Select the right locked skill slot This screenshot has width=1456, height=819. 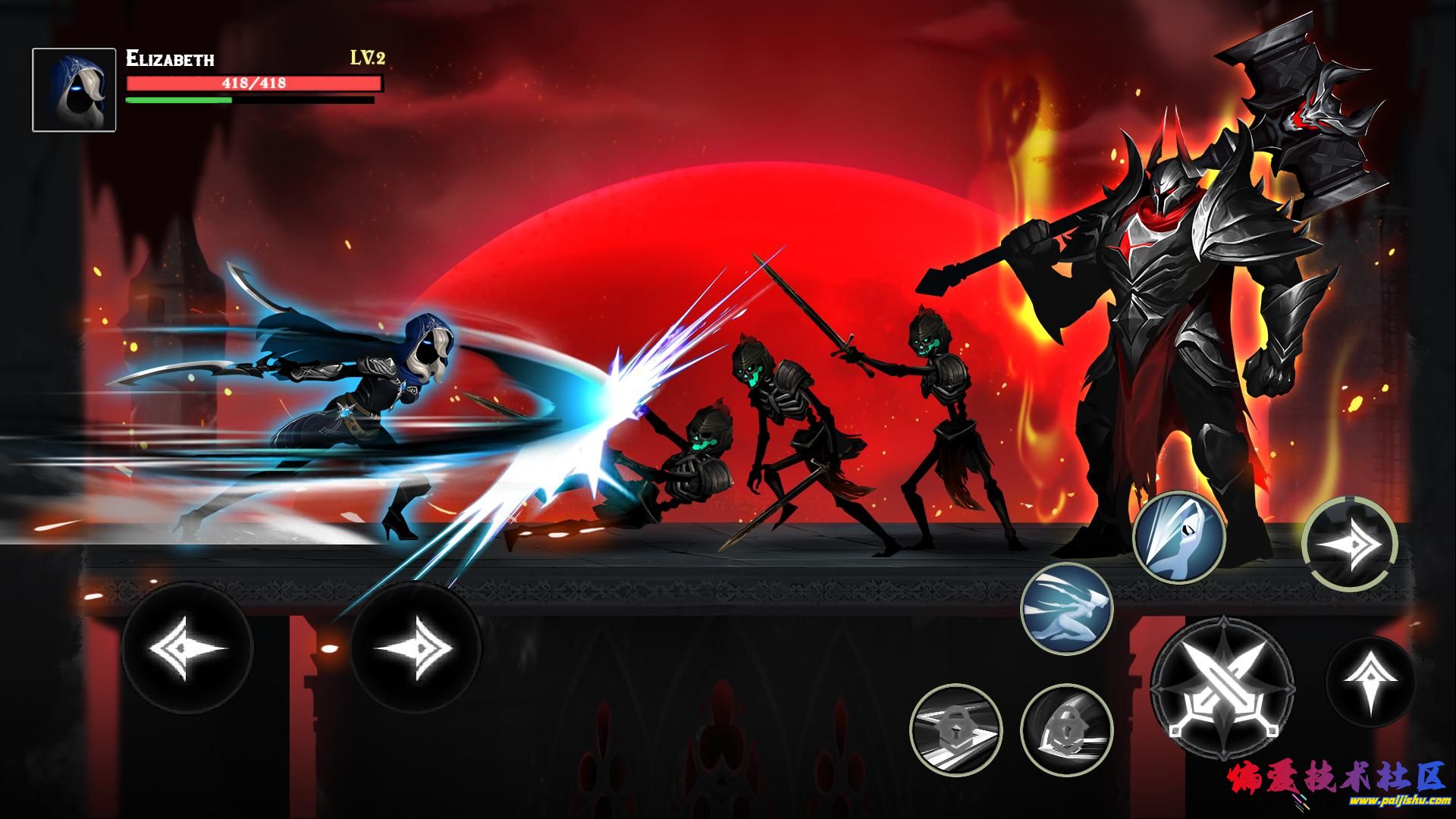pos(1066,730)
